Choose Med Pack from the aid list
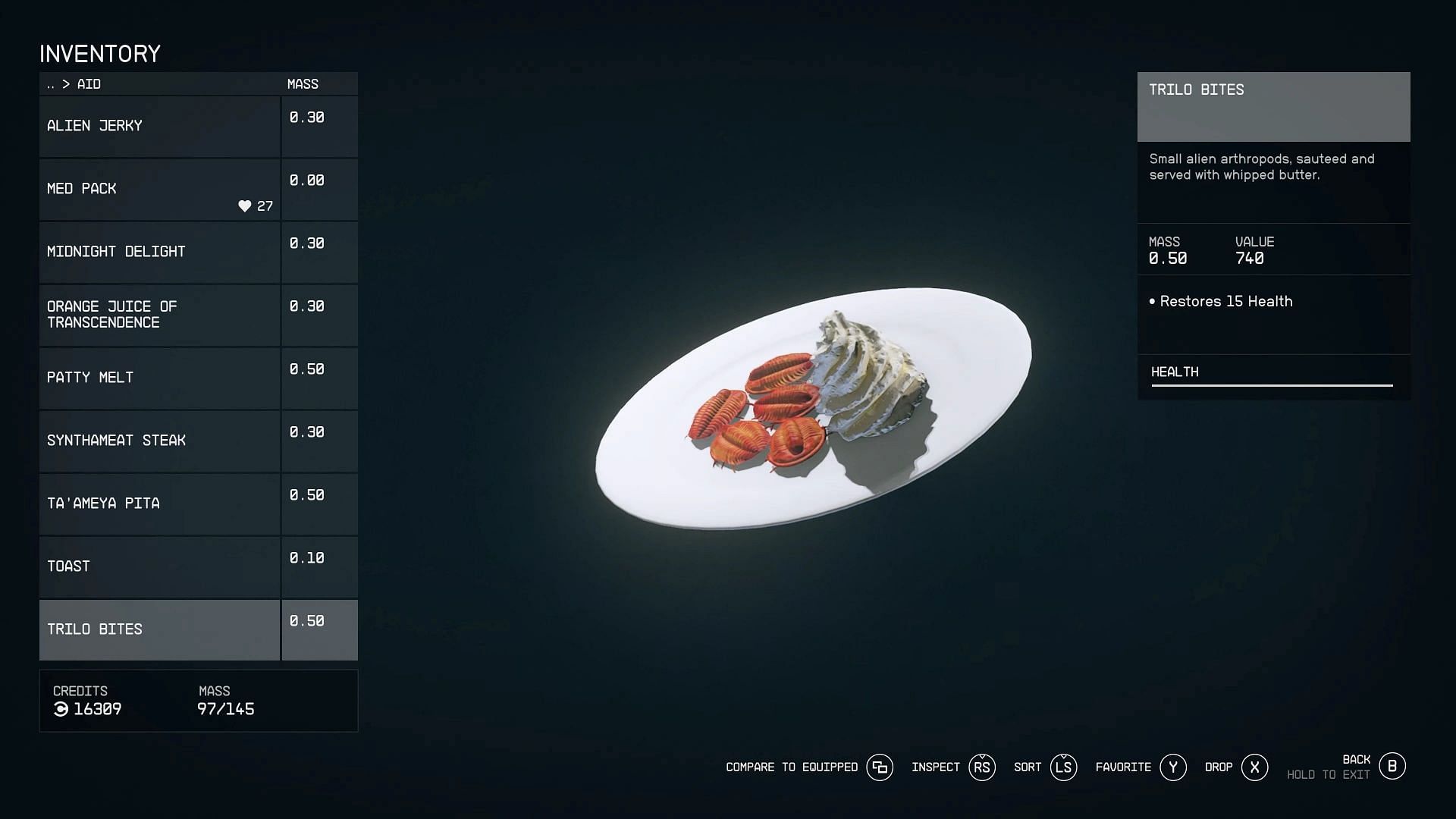 tap(159, 189)
